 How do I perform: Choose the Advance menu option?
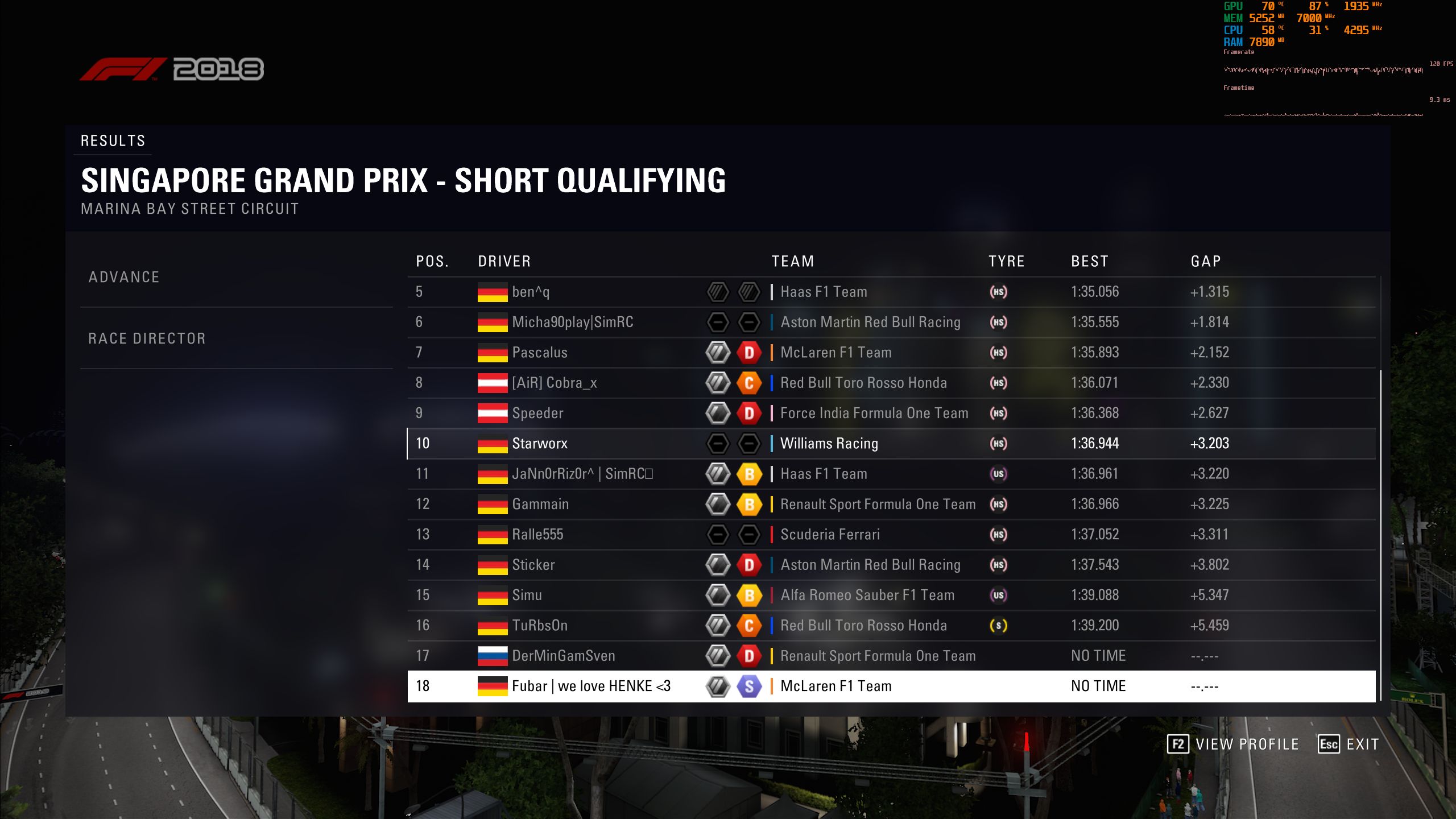[124, 278]
